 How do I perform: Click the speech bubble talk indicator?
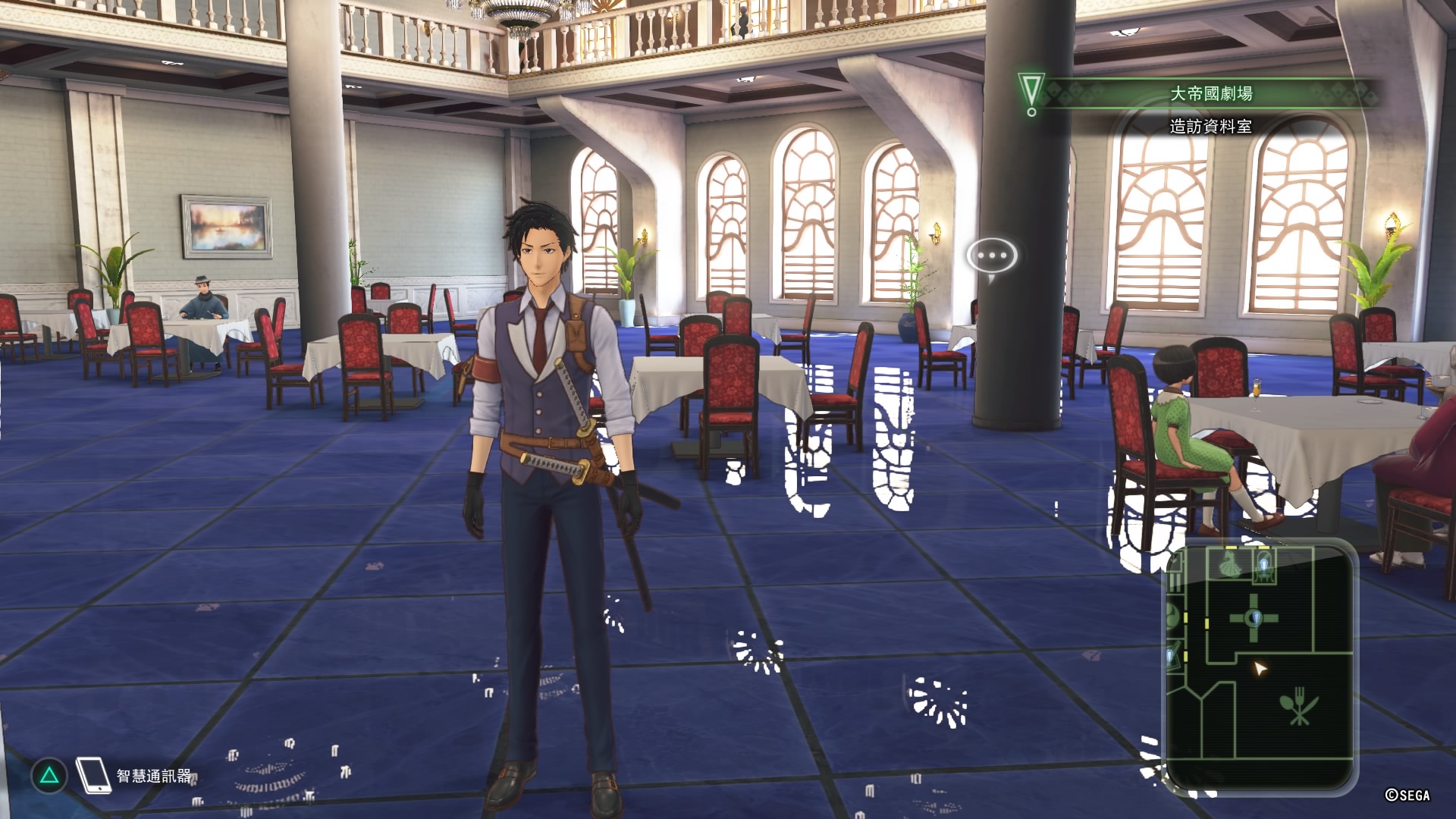991,257
